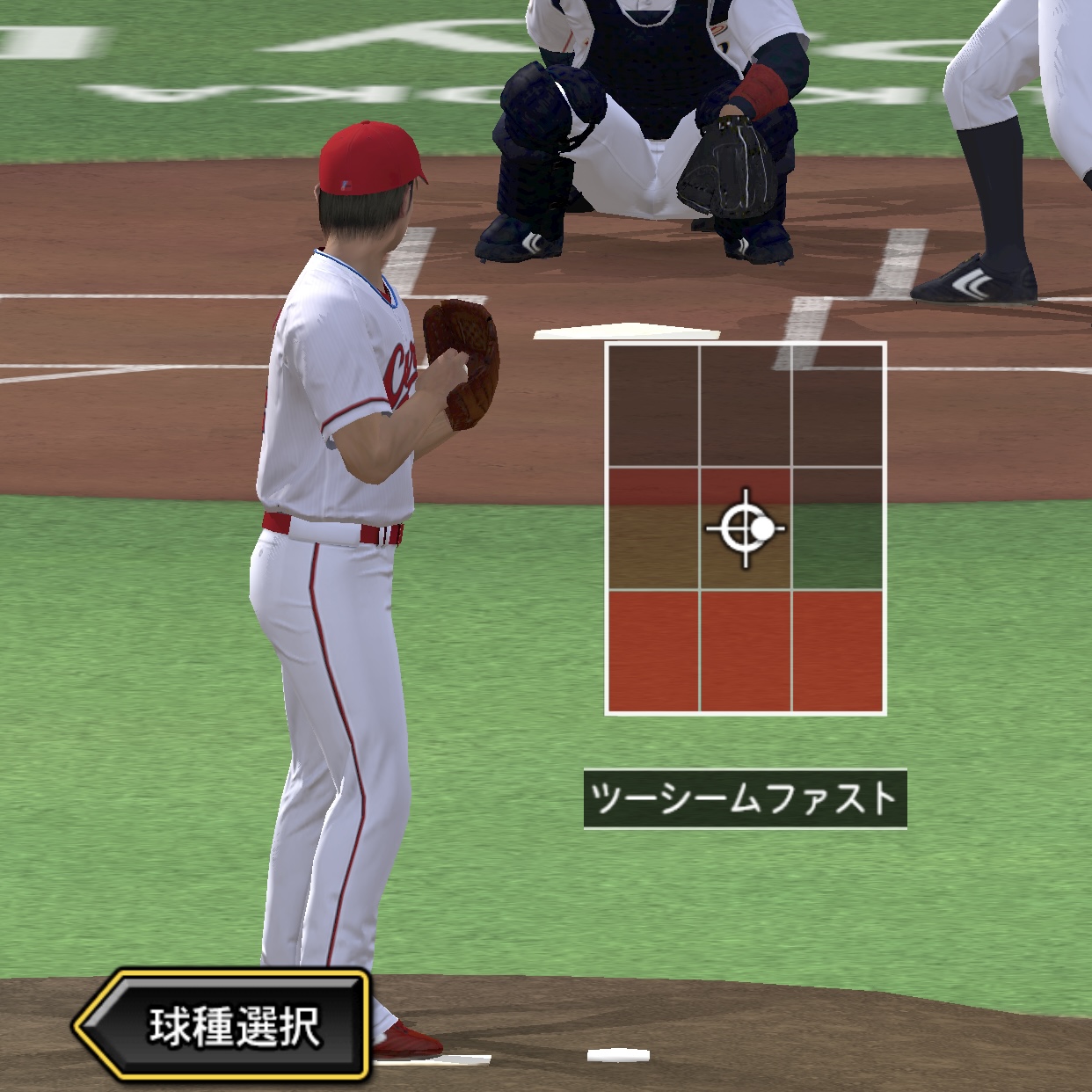Aim at the top-left strike zone cell
This screenshot has width=1092, height=1092.
click(653, 405)
